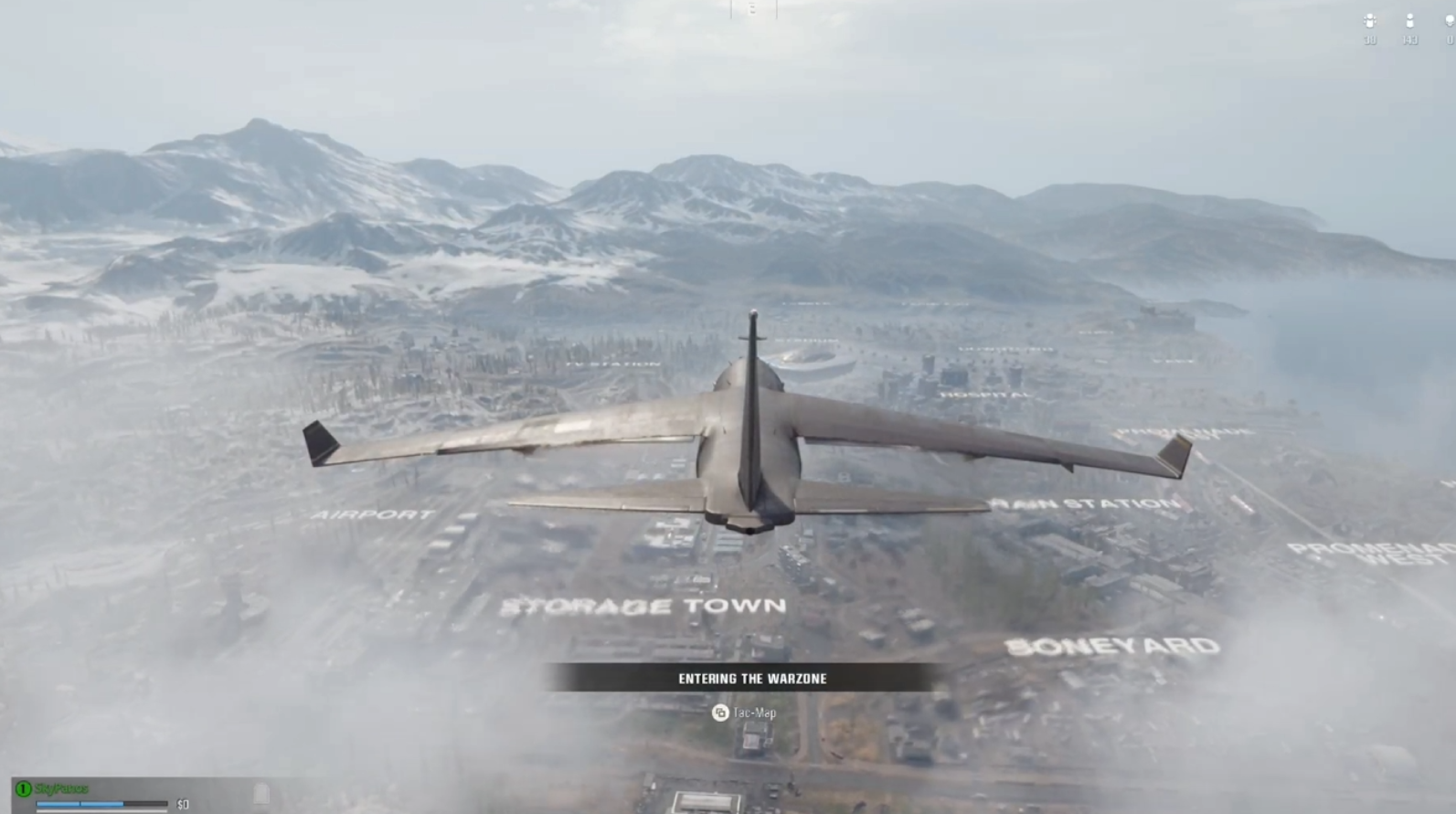This screenshot has height=814, width=1456.
Task: Click the TRAIN STATION map label
Action: [x=1084, y=502]
